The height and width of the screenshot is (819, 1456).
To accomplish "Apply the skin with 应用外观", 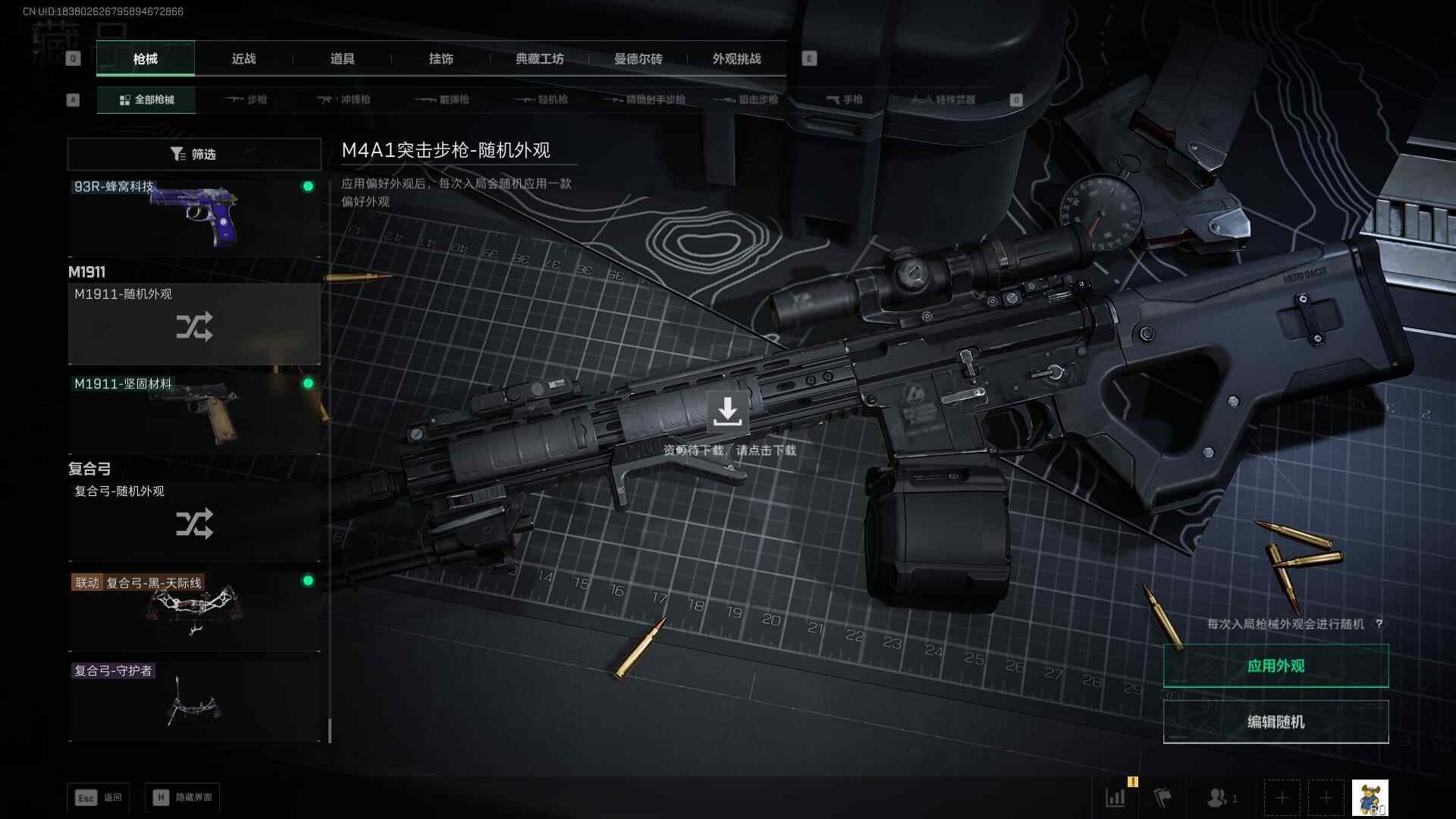I will tap(1276, 666).
